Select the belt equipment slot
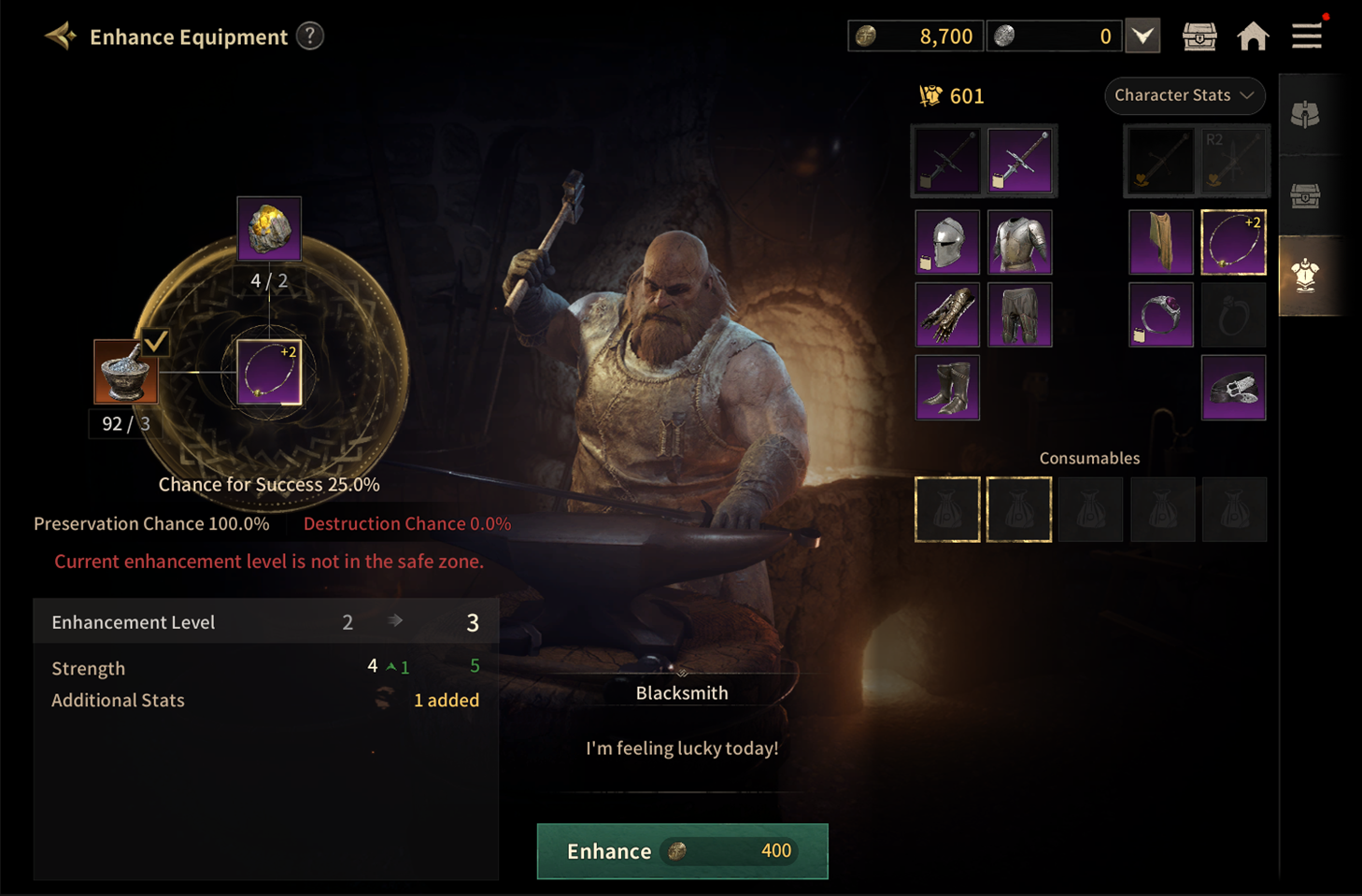1362x896 pixels. coord(1233,388)
